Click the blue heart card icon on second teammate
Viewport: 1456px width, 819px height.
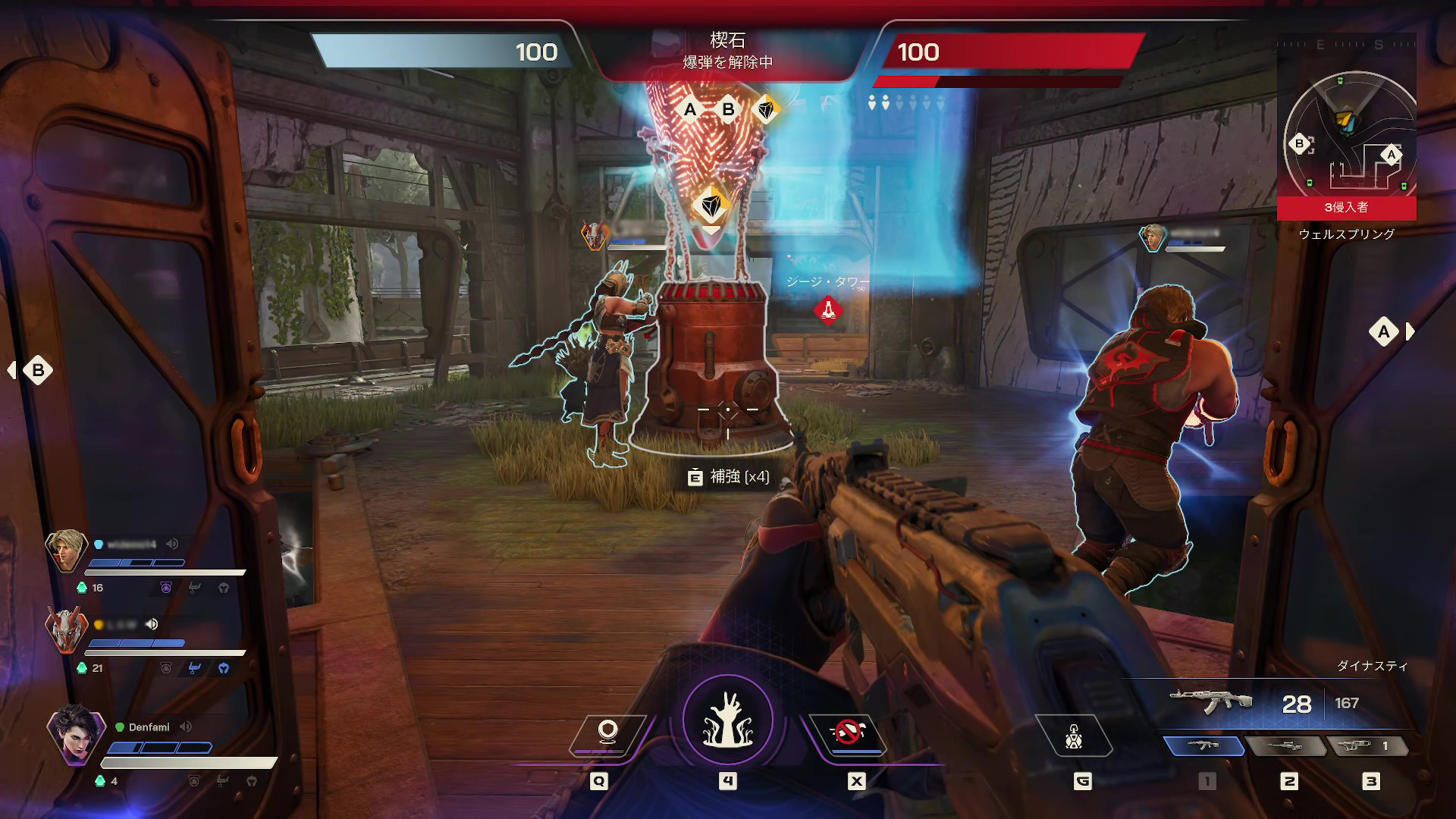[x=224, y=668]
